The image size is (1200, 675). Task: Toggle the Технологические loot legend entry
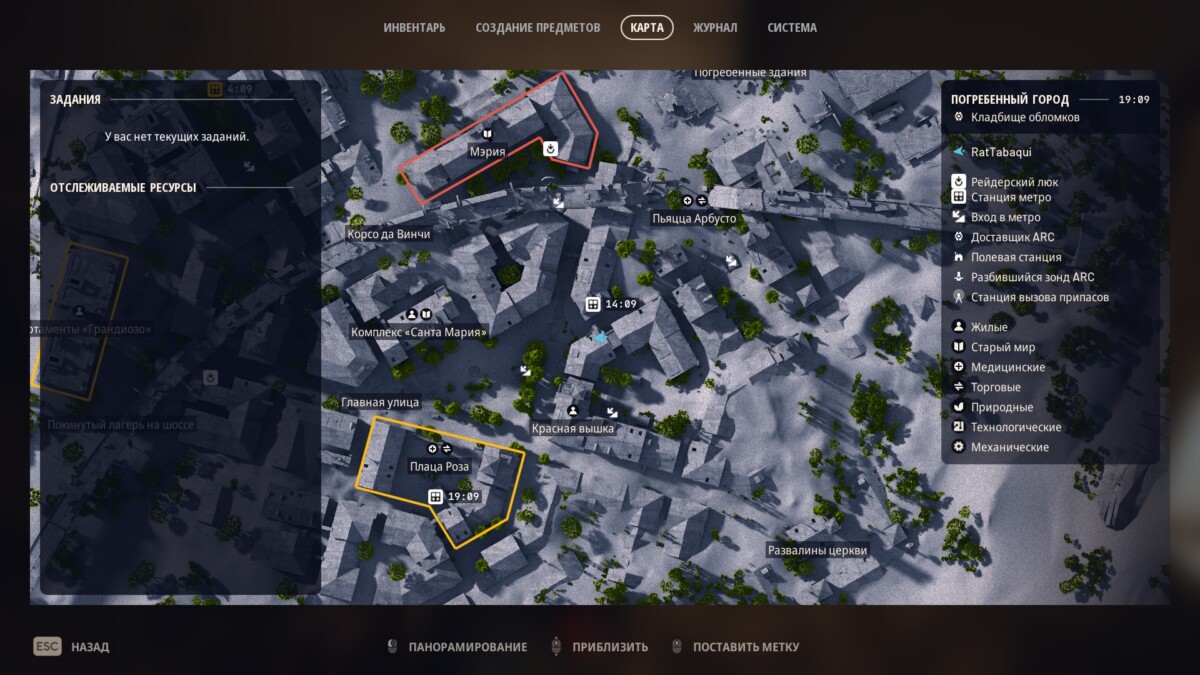click(1015, 427)
